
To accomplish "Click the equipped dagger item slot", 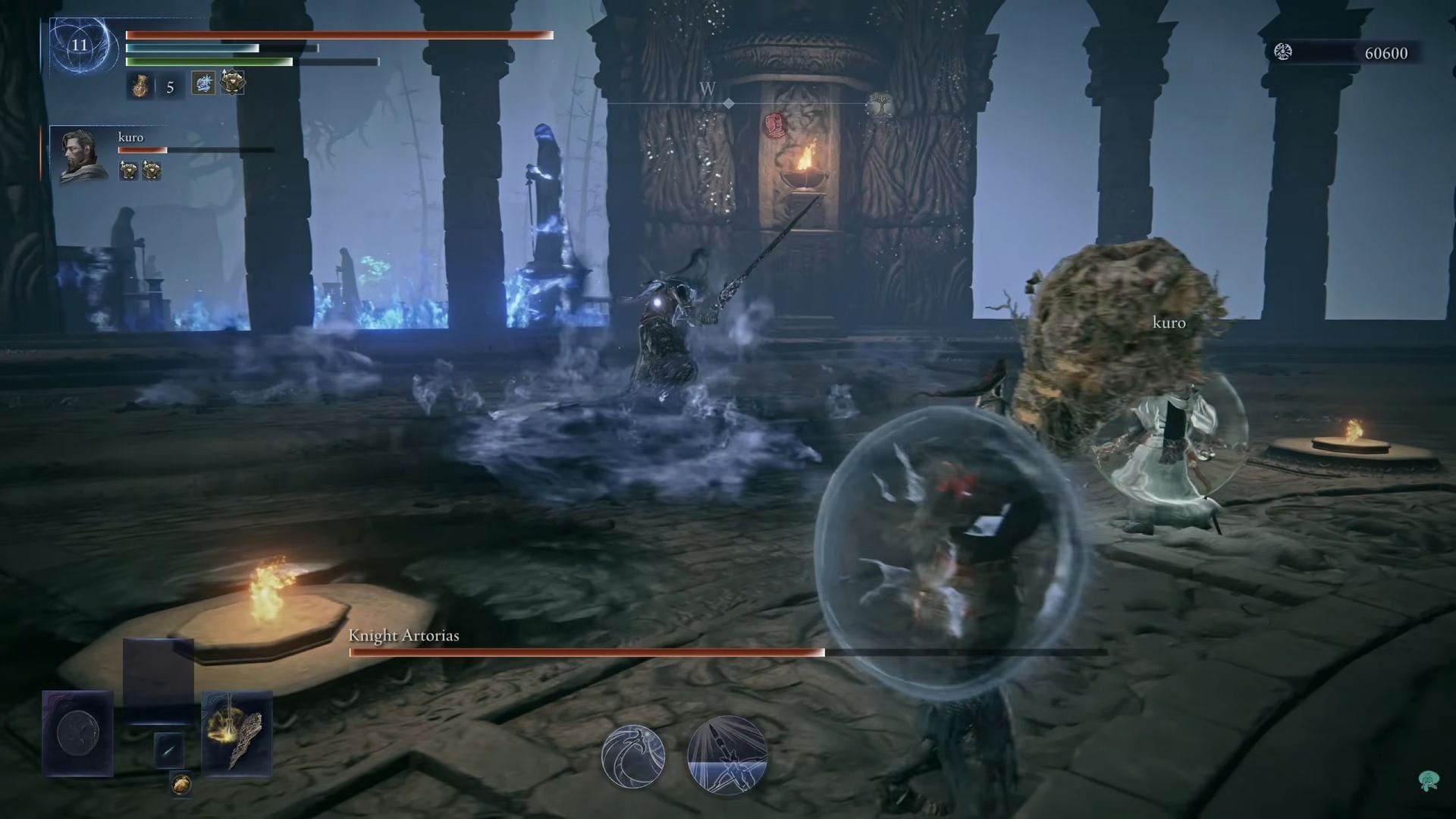I will 169,751.
